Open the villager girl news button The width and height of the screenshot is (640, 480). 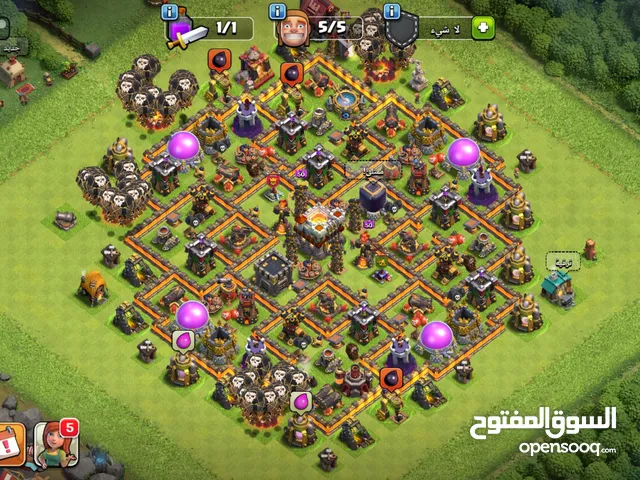coord(54,443)
